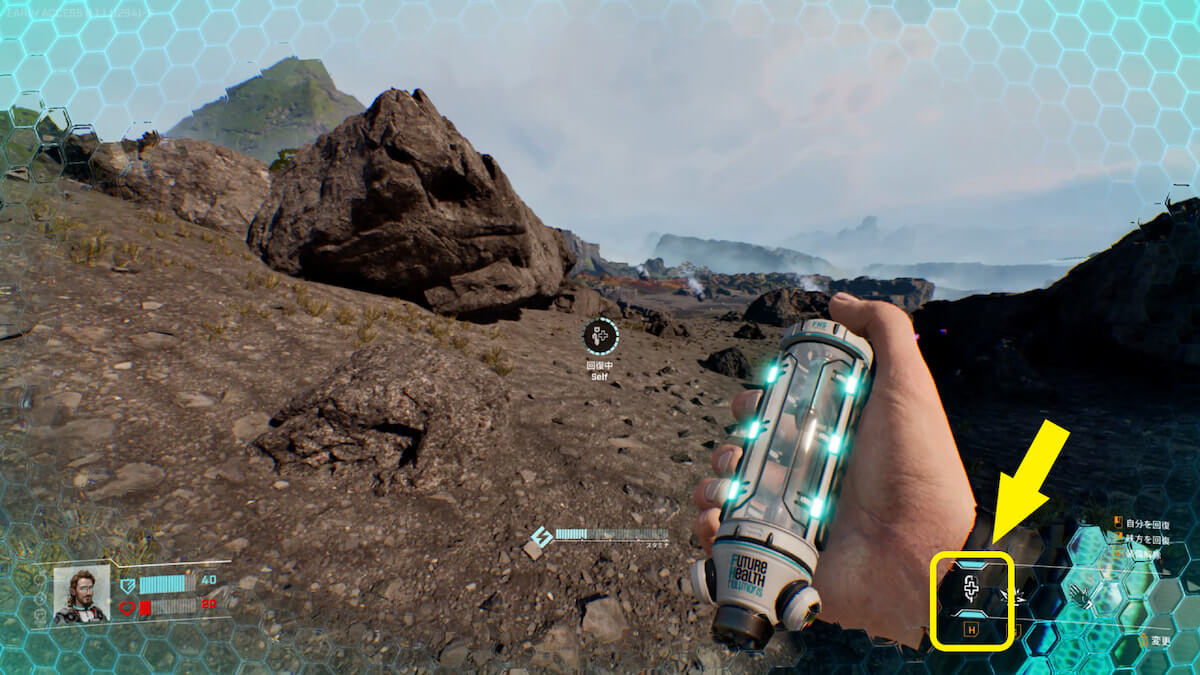Activate the burst ability icon beside healing
The height and width of the screenshot is (675, 1200).
point(1012,598)
